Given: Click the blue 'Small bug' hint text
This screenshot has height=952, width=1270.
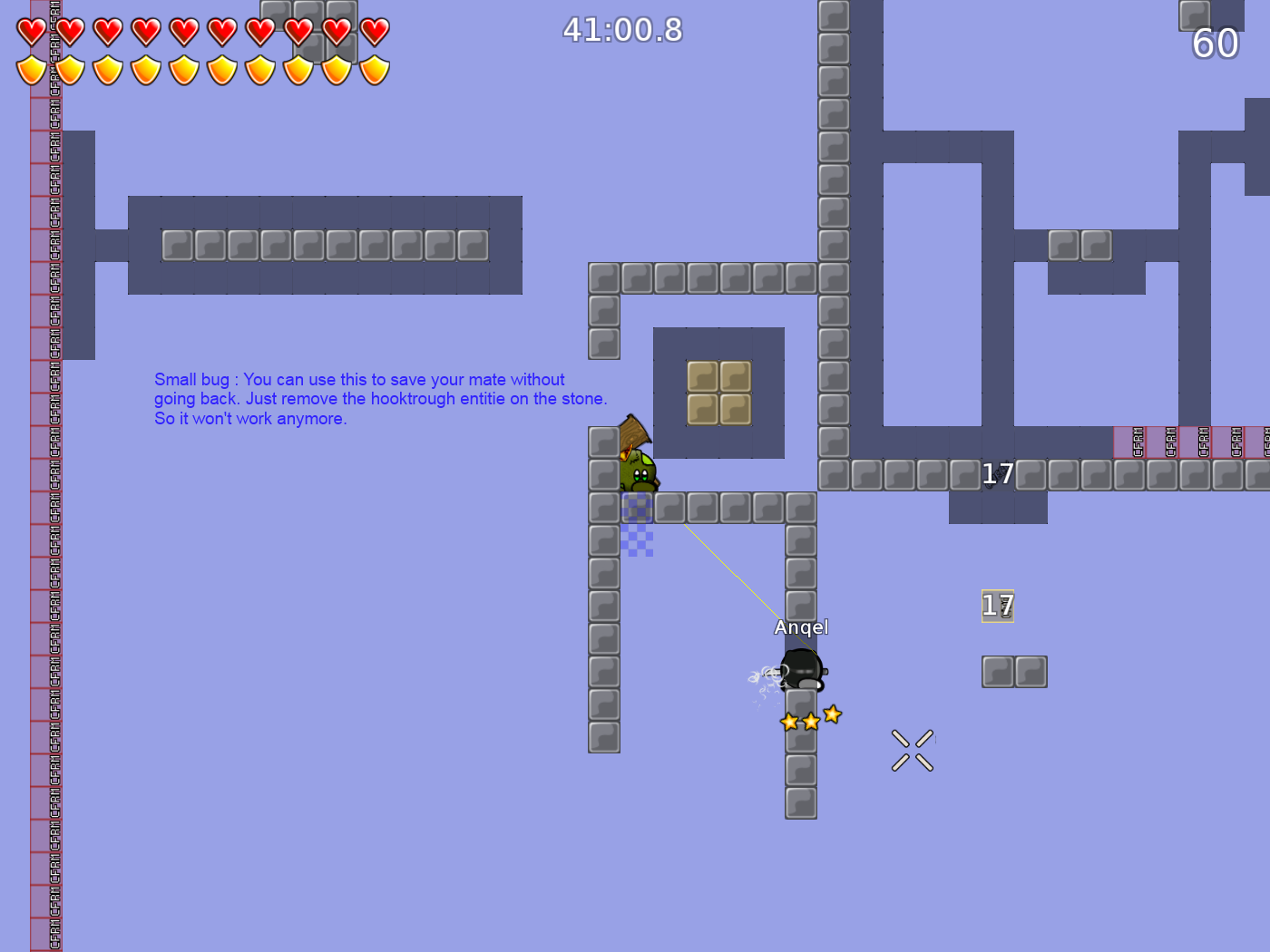Looking at the screenshot, I should pyautogui.click(x=381, y=398).
